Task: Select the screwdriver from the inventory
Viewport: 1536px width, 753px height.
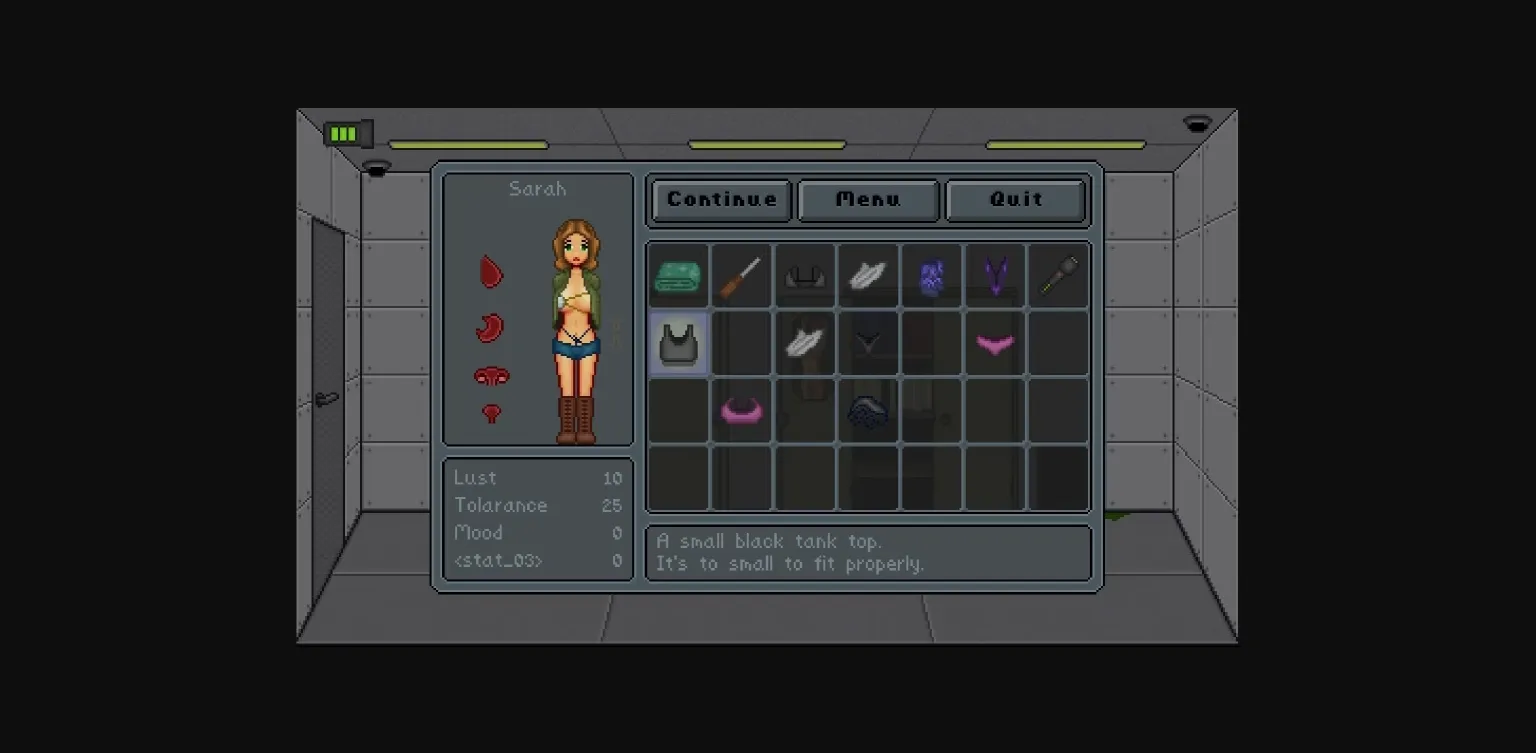Action: tap(741, 276)
